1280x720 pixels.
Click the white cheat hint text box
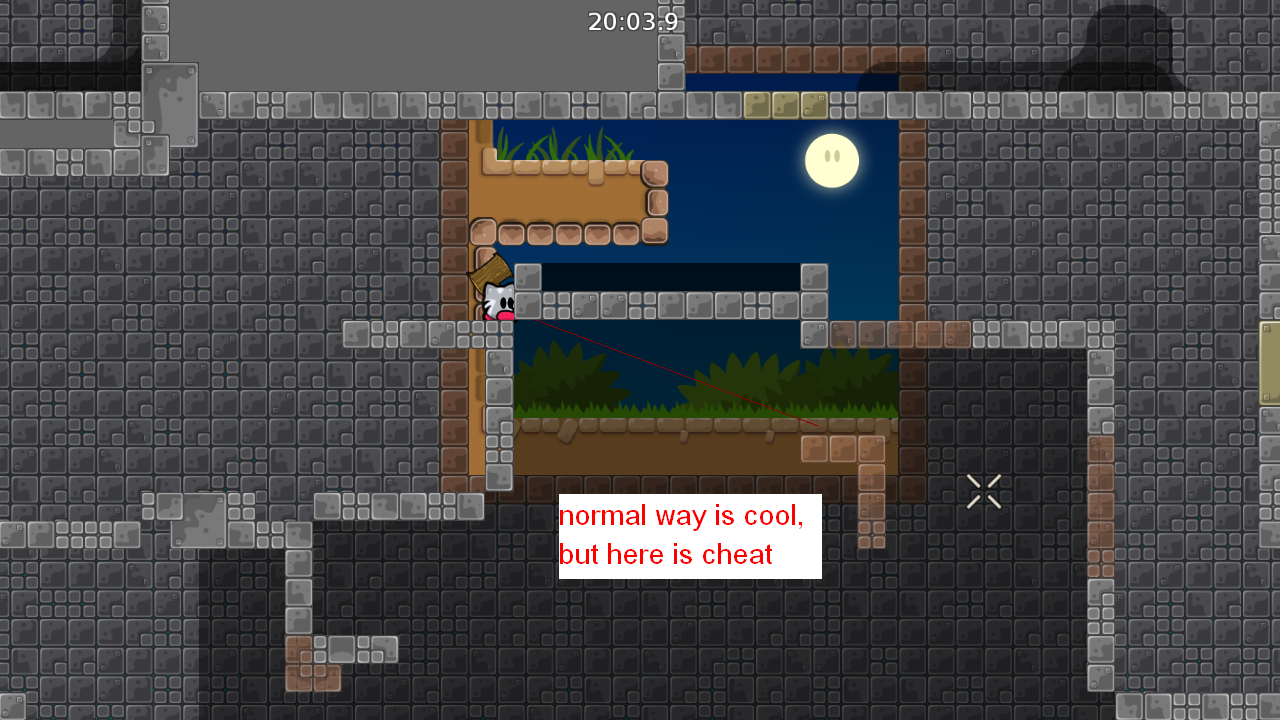point(689,535)
